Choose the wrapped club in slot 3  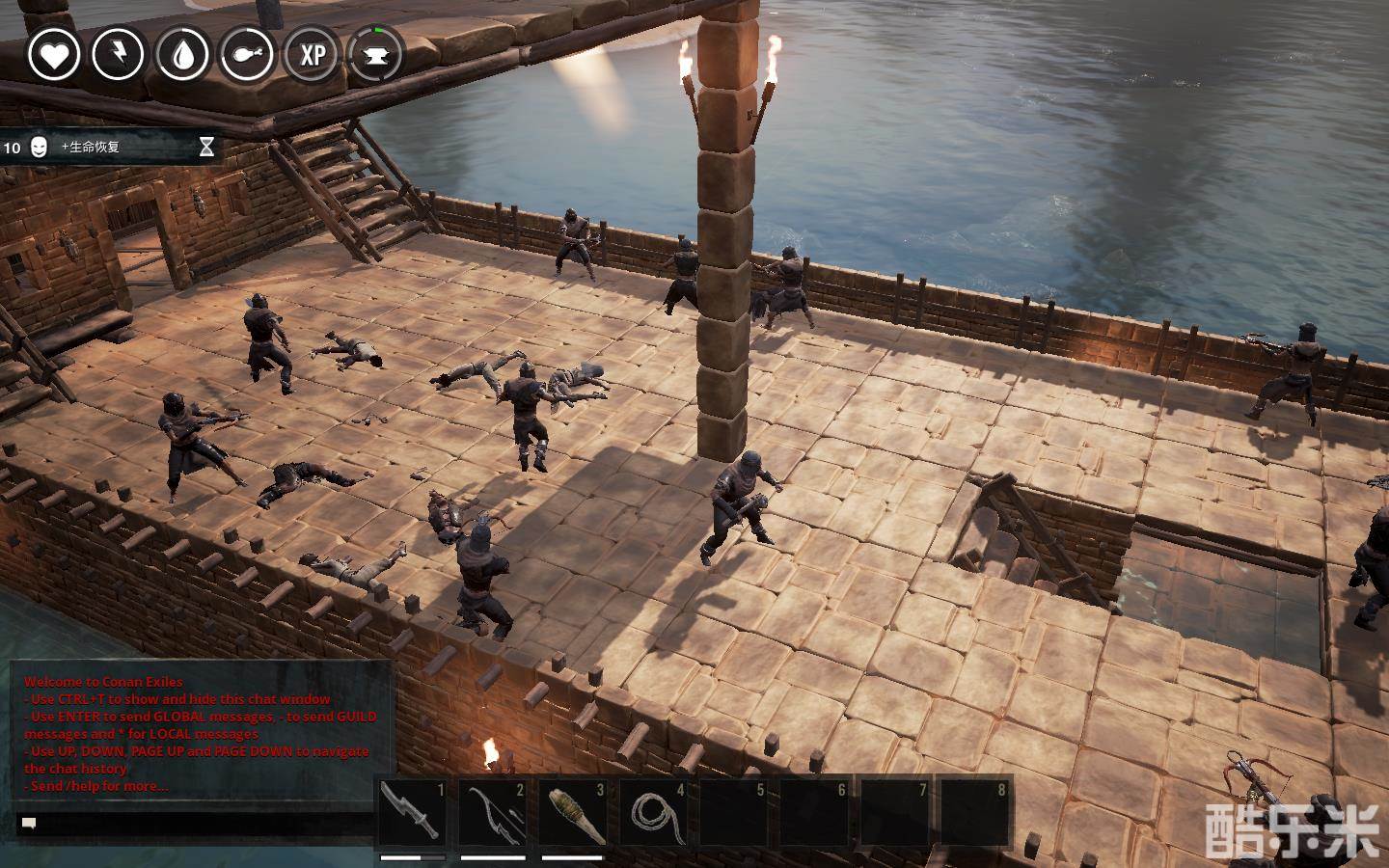coord(572,813)
